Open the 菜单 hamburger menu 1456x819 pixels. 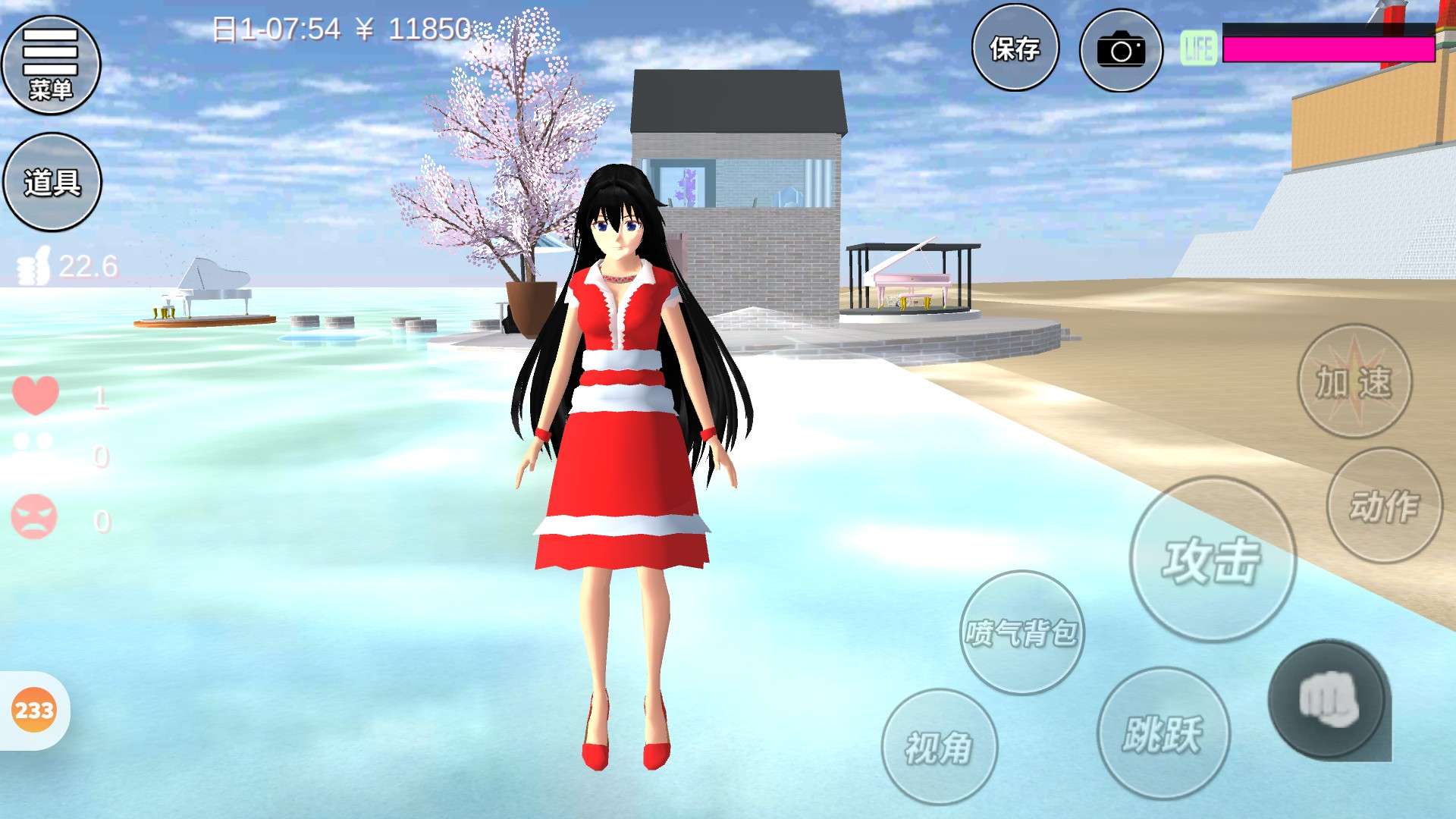pos(51,65)
